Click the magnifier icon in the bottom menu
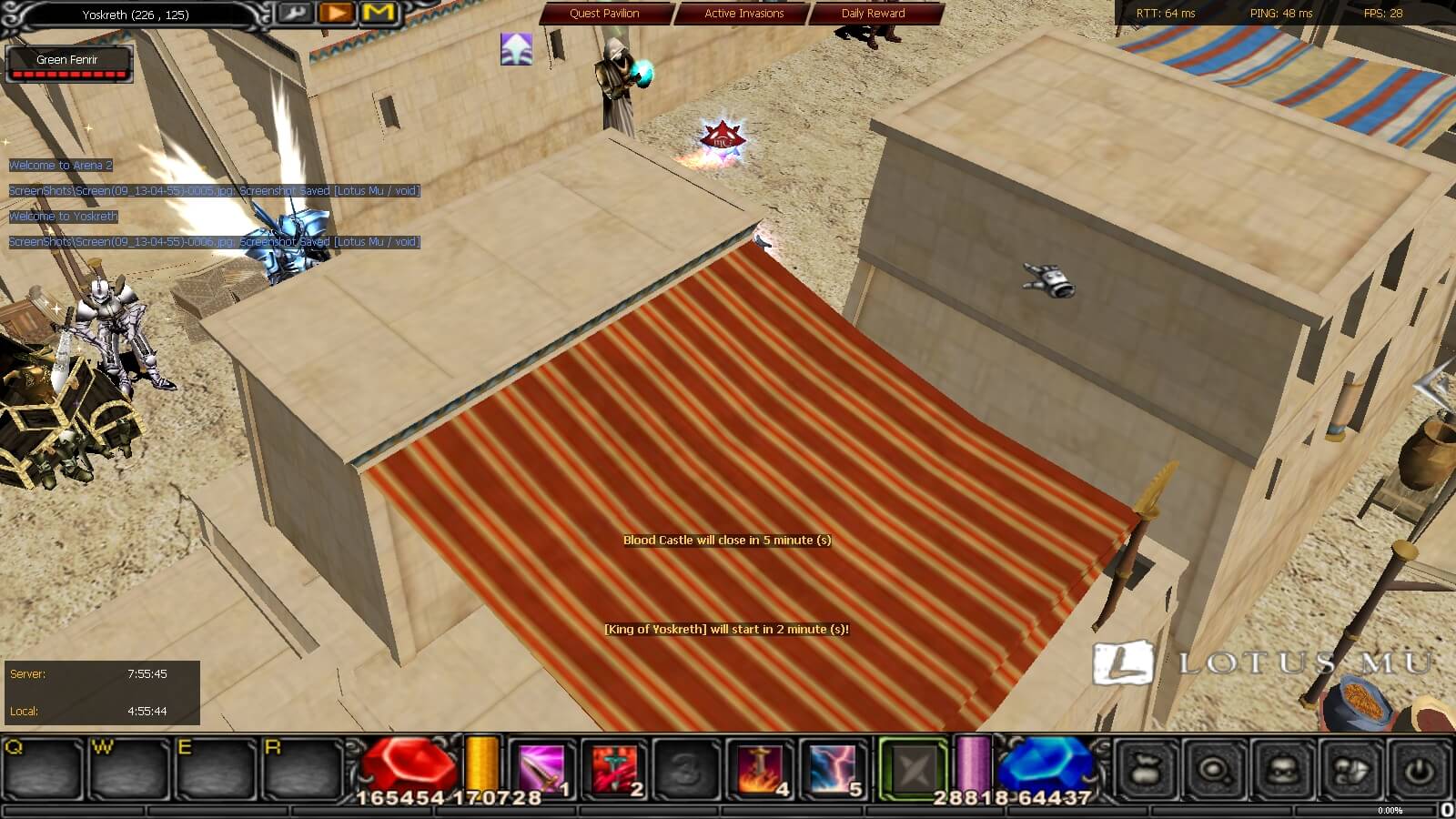The height and width of the screenshot is (819, 1456). pos(1214,770)
